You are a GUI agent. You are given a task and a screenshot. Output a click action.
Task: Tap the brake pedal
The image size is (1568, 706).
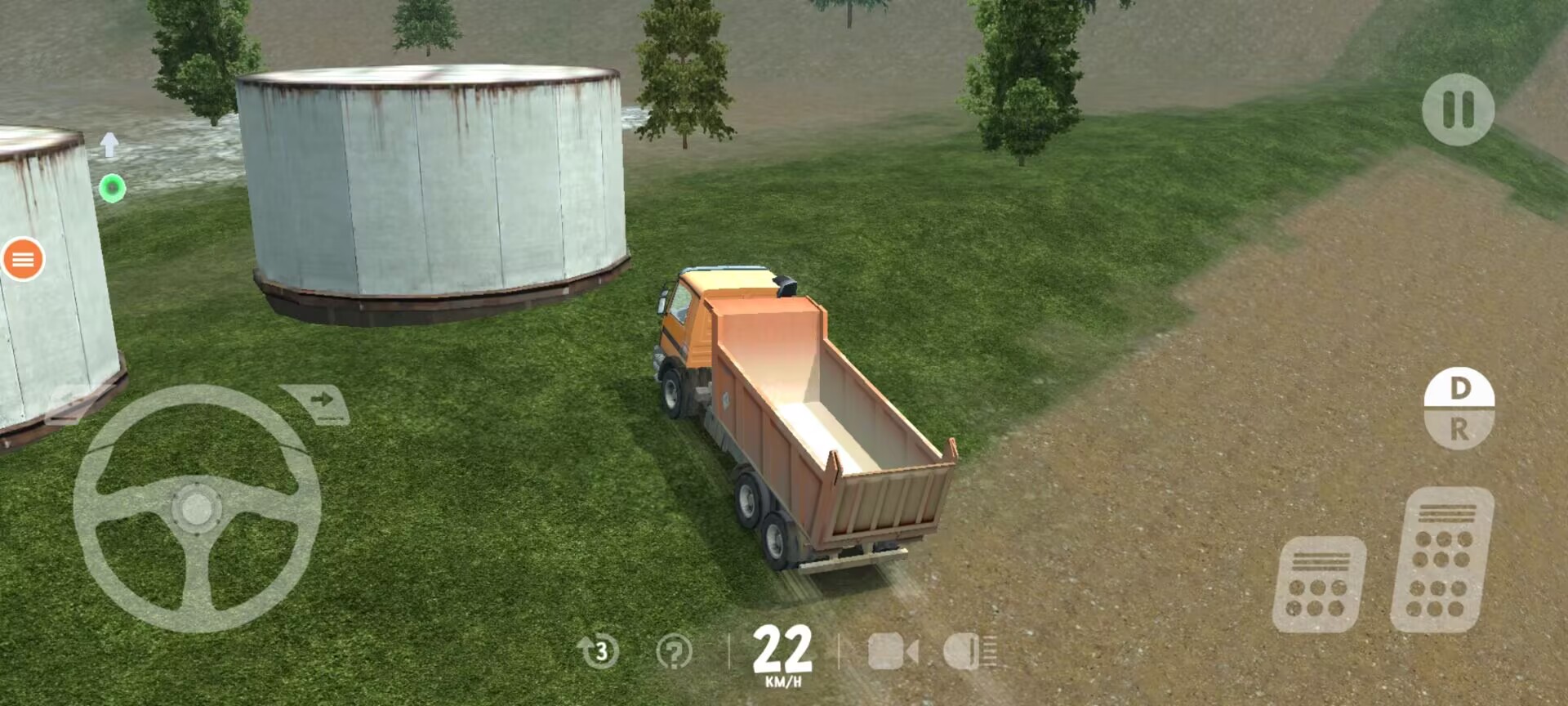pyautogui.click(x=1319, y=585)
